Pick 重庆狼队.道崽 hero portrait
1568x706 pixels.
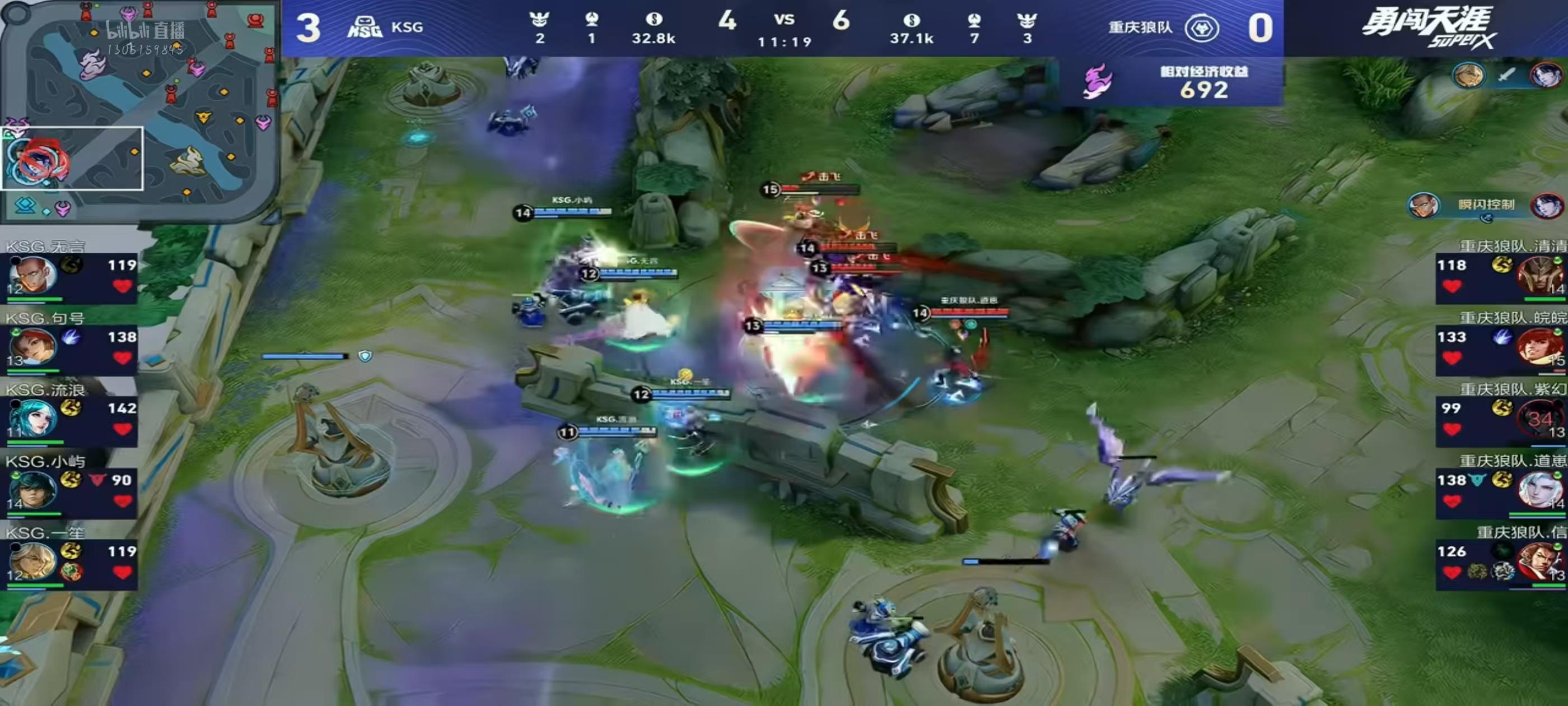click(1539, 490)
